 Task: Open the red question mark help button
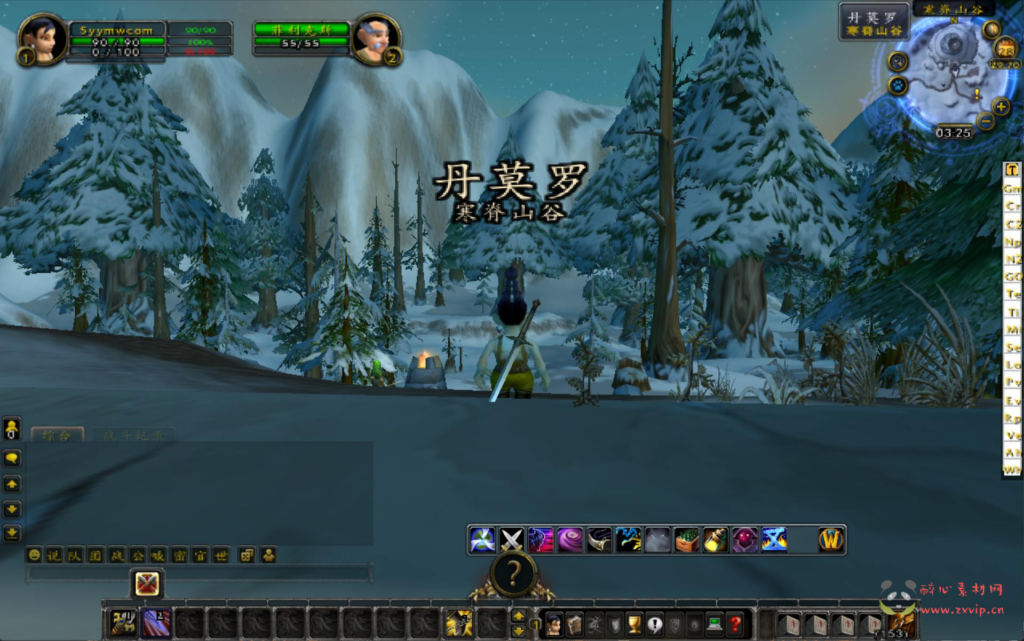(735, 624)
